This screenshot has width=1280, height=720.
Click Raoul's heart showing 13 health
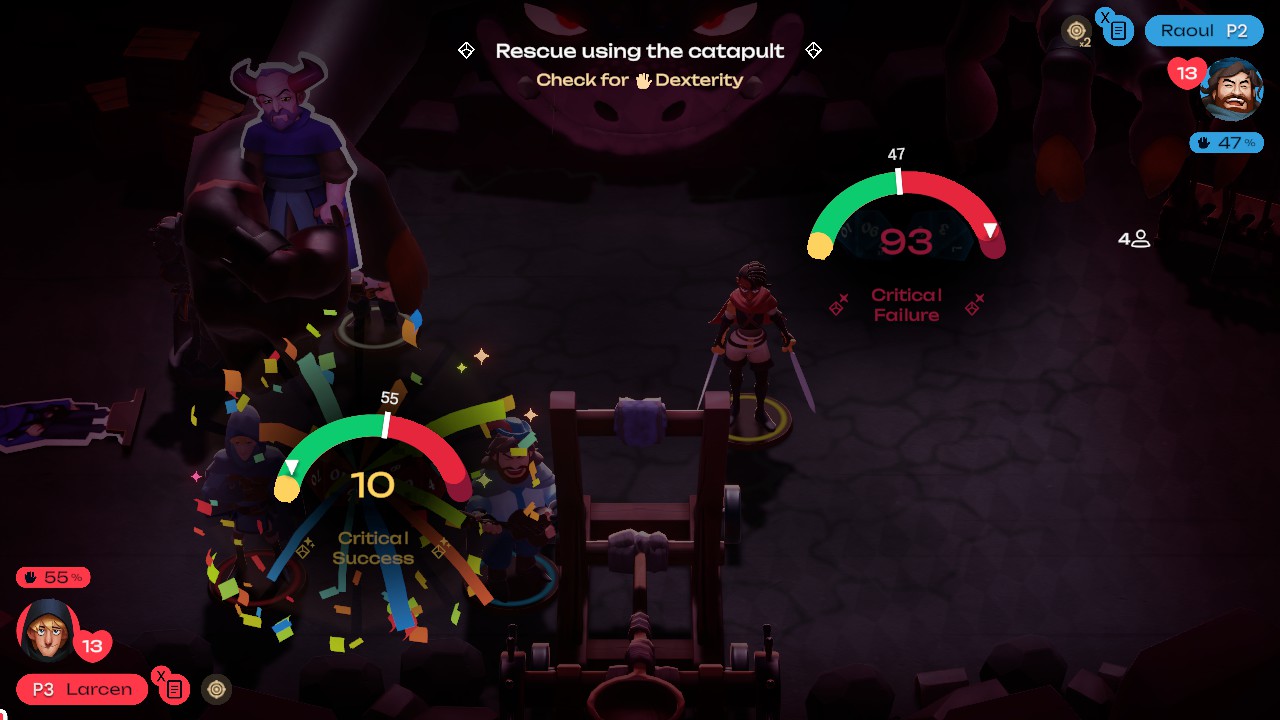[x=1186, y=73]
